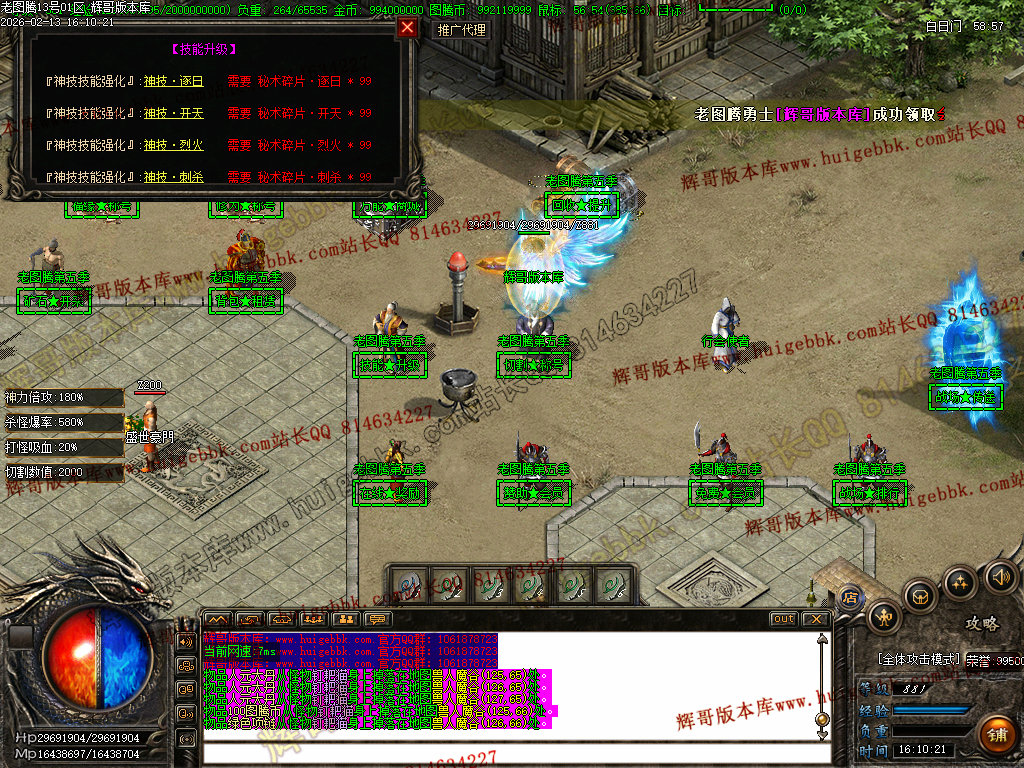This screenshot has height=768, width=1024.
Task: Open the 攻略 guide button
Action: pyautogui.click(x=982, y=623)
